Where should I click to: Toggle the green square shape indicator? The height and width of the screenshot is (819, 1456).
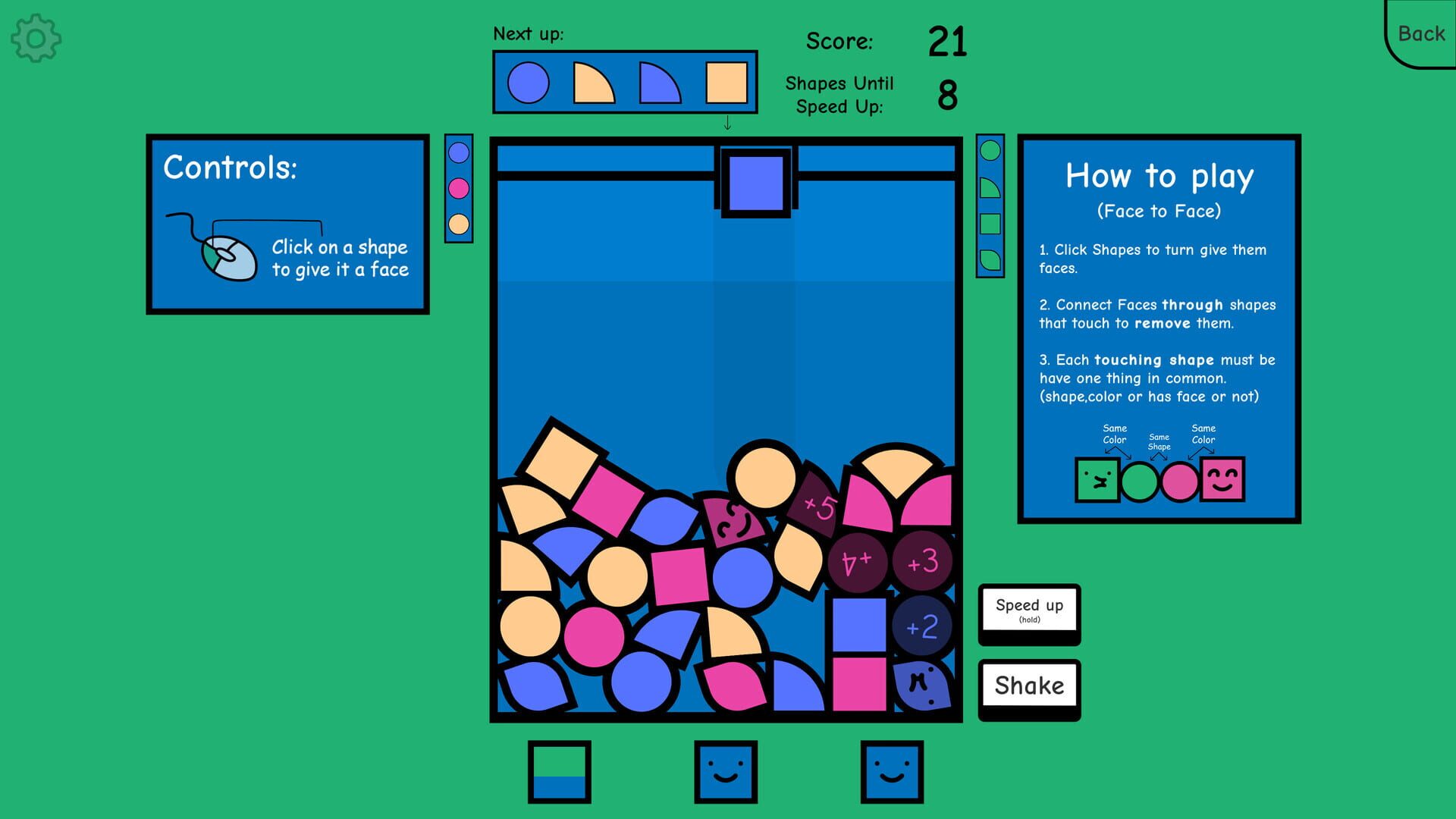coord(988,224)
